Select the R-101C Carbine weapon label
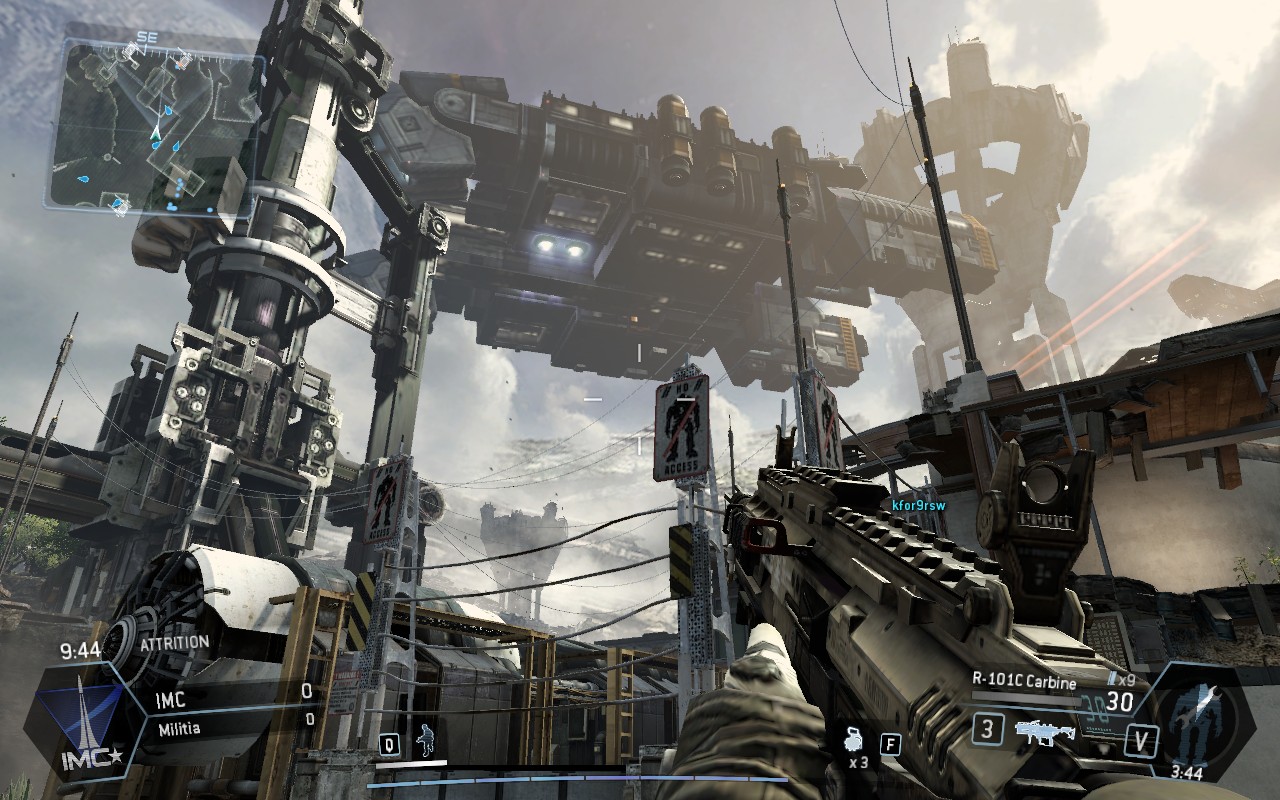The image size is (1280, 800). click(1023, 682)
